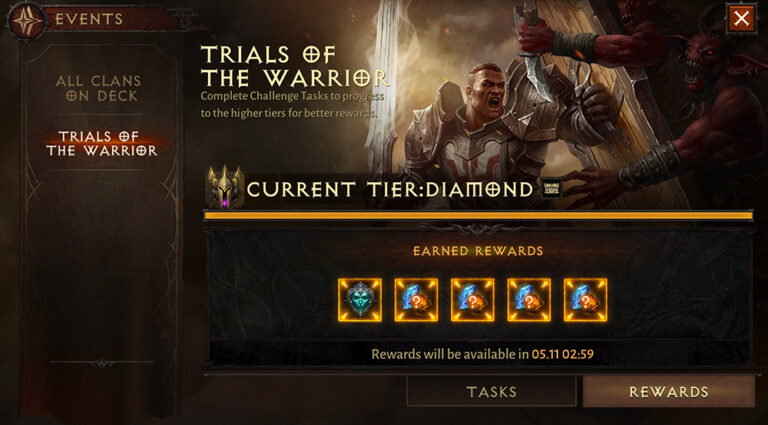The width and height of the screenshot is (768, 425).
Task: Switch to the Rewards tab
Action: tap(668, 392)
